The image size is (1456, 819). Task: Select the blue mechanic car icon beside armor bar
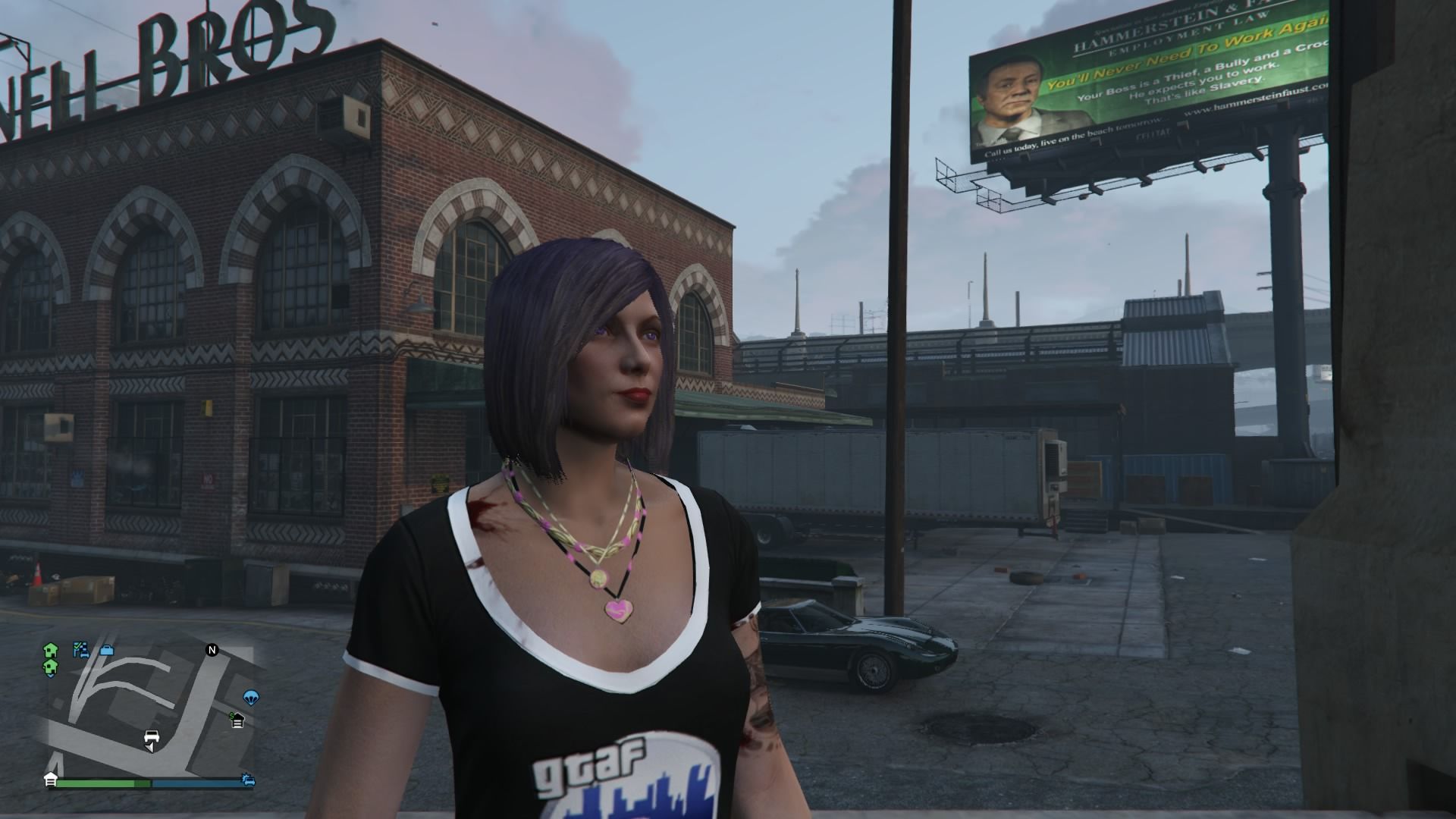click(249, 781)
